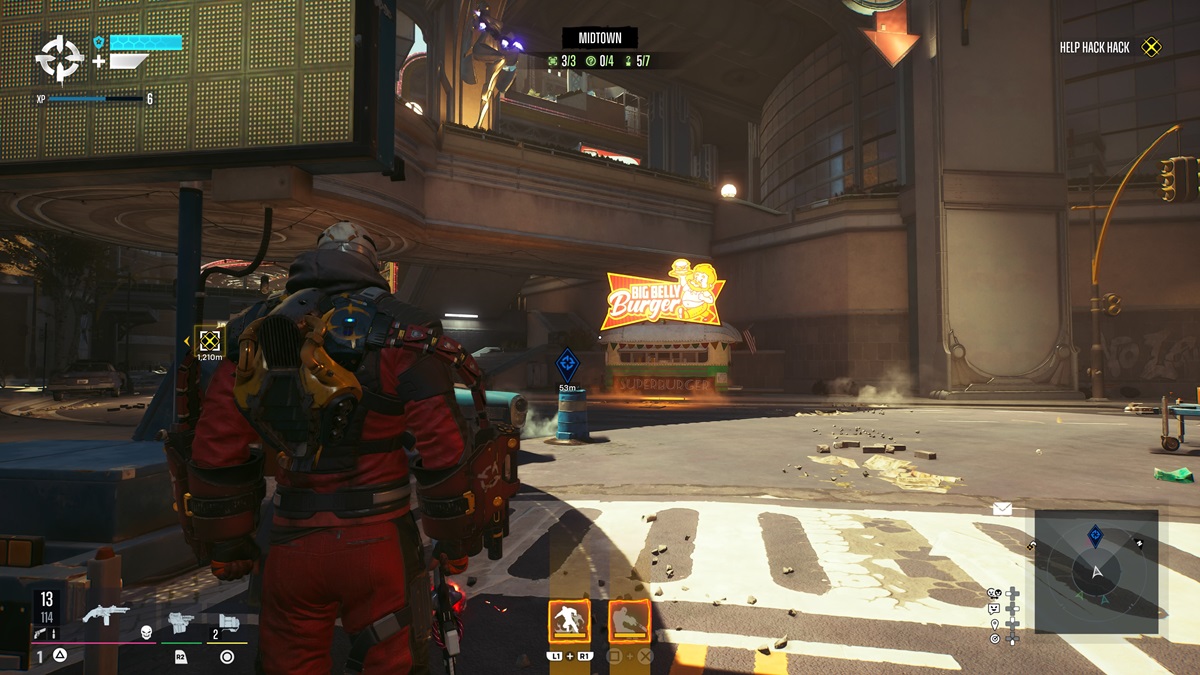Select the secondary pistol weapon icon

(181, 622)
